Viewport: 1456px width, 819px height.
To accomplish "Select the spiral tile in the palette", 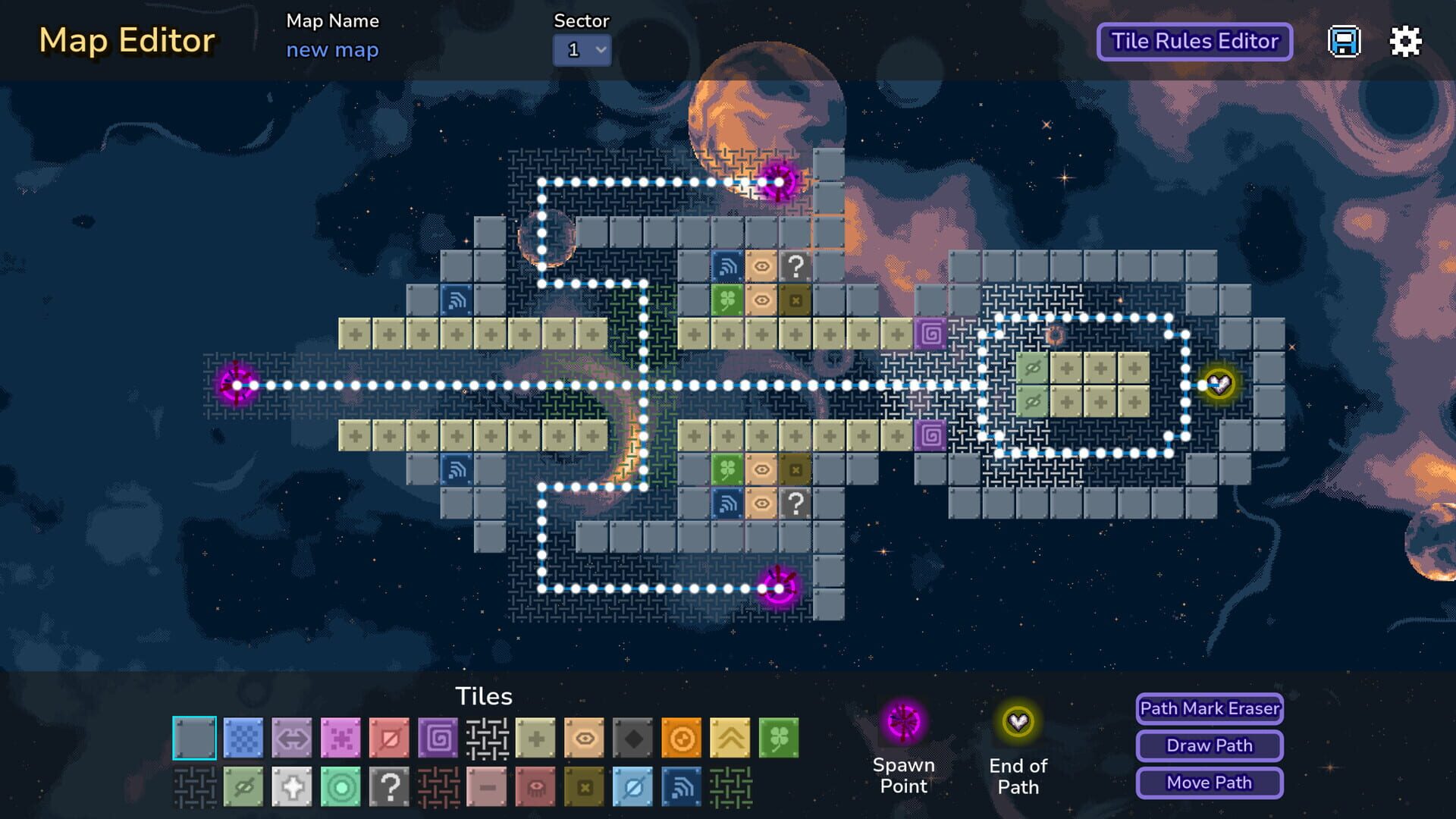I will tap(436, 738).
